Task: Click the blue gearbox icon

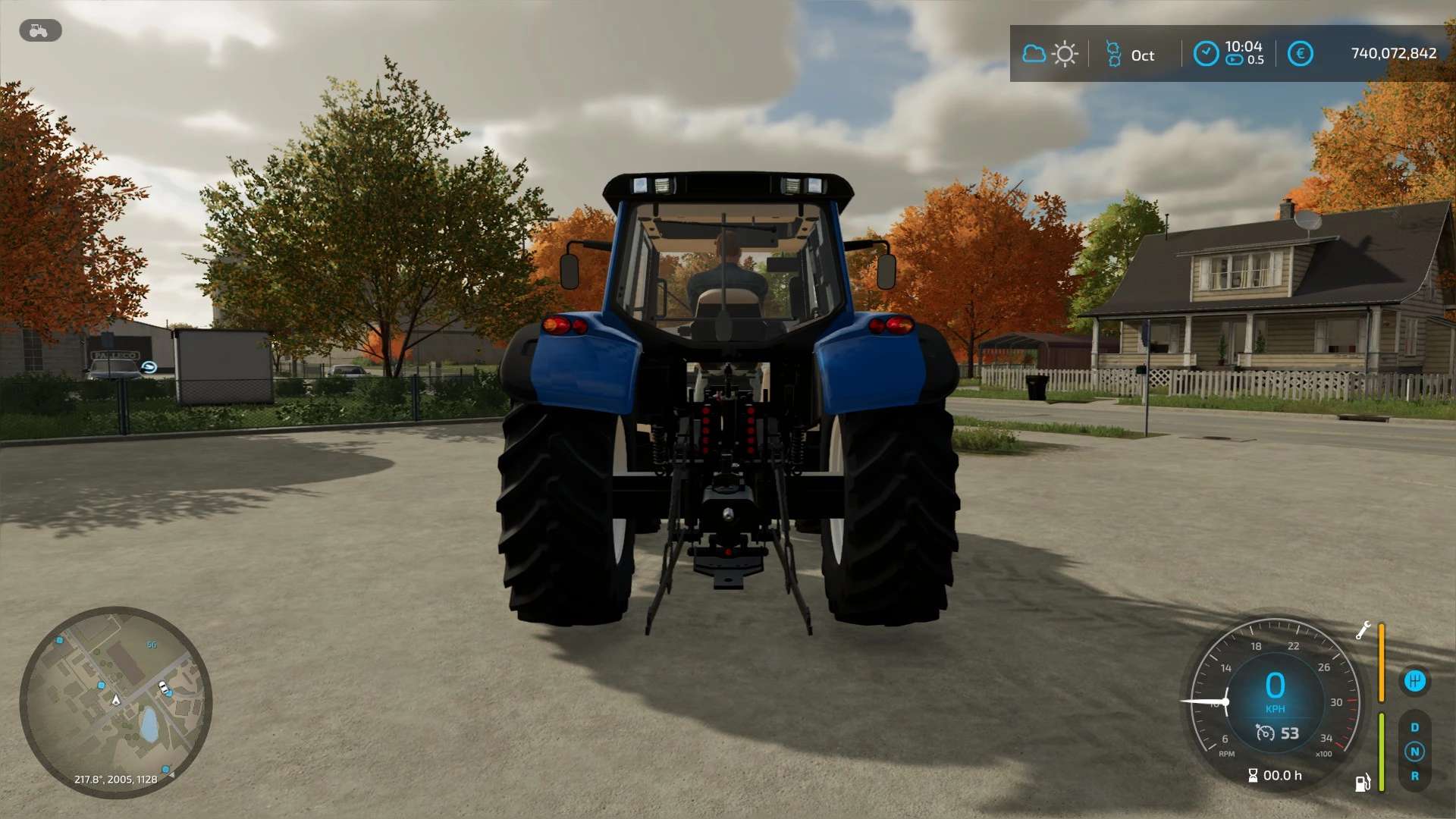Action: tap(1414, 681)
